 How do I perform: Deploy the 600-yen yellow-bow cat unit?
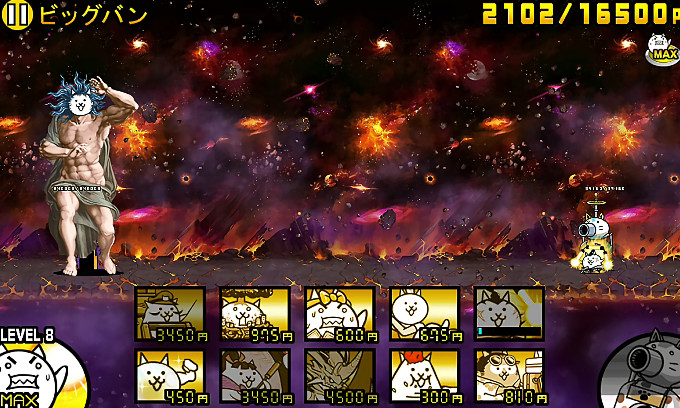pyautogui.click(x=340, y=314)
